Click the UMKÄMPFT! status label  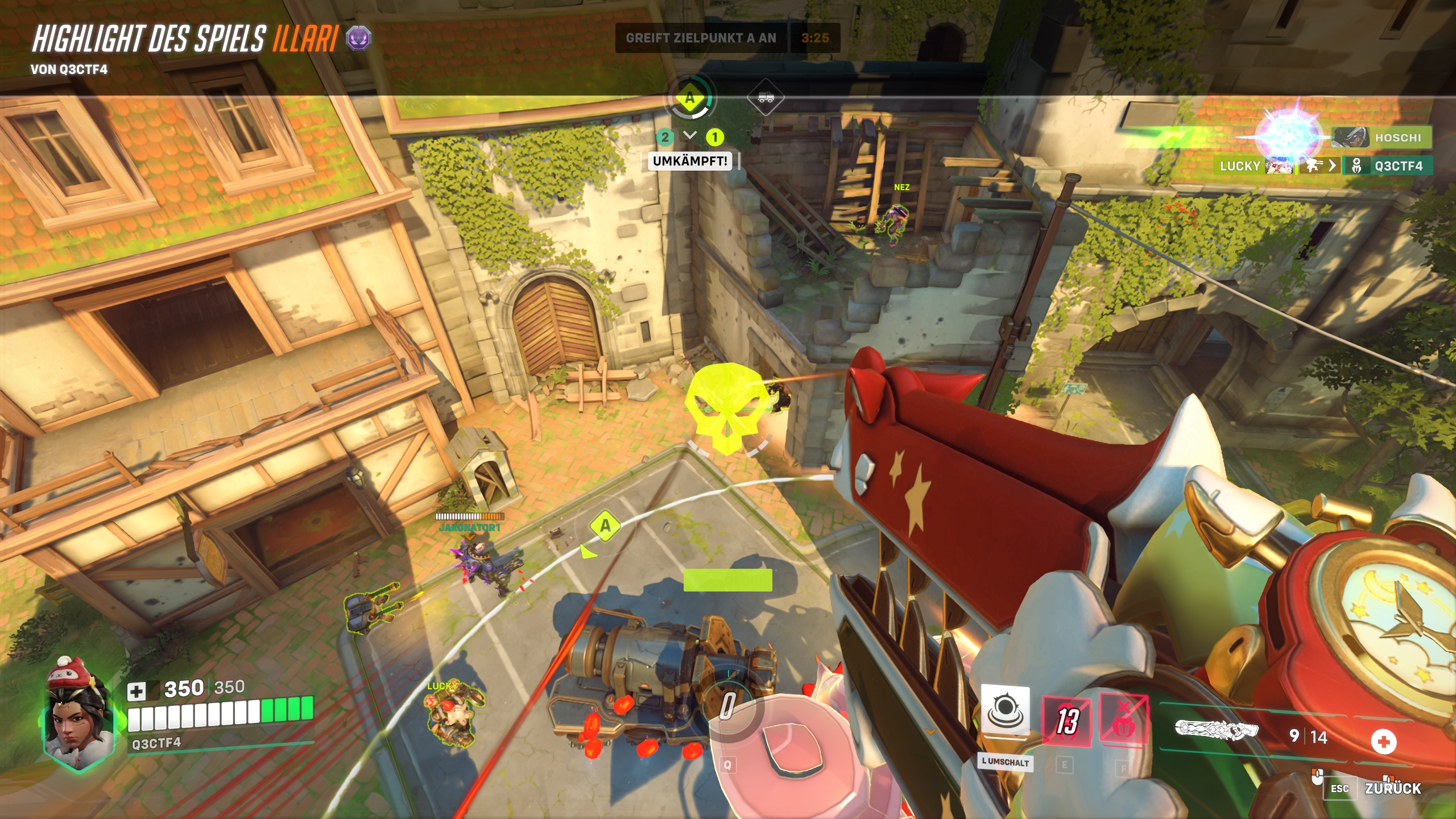pyautogui.click(x=690, y=162)
